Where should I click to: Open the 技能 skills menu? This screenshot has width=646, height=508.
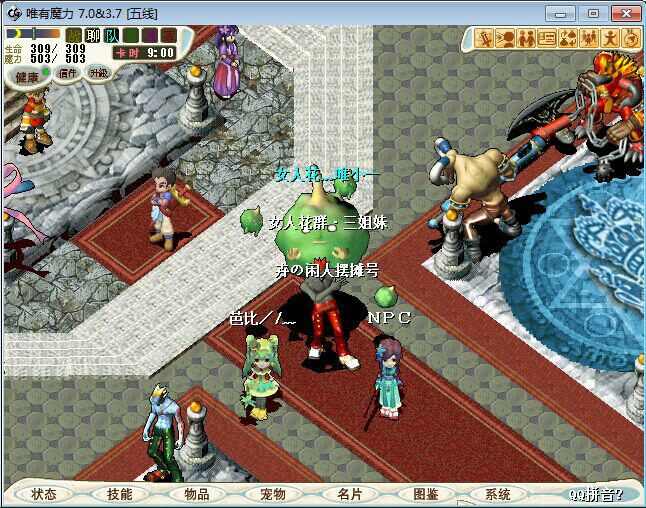pyautogui.click(x=120, y=494)
